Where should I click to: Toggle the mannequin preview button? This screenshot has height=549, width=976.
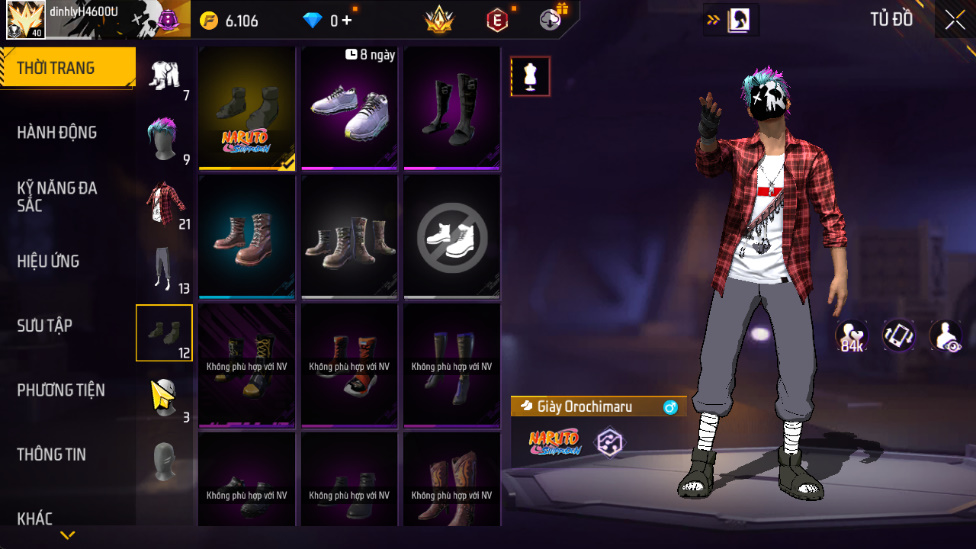(x=530, y=76)
